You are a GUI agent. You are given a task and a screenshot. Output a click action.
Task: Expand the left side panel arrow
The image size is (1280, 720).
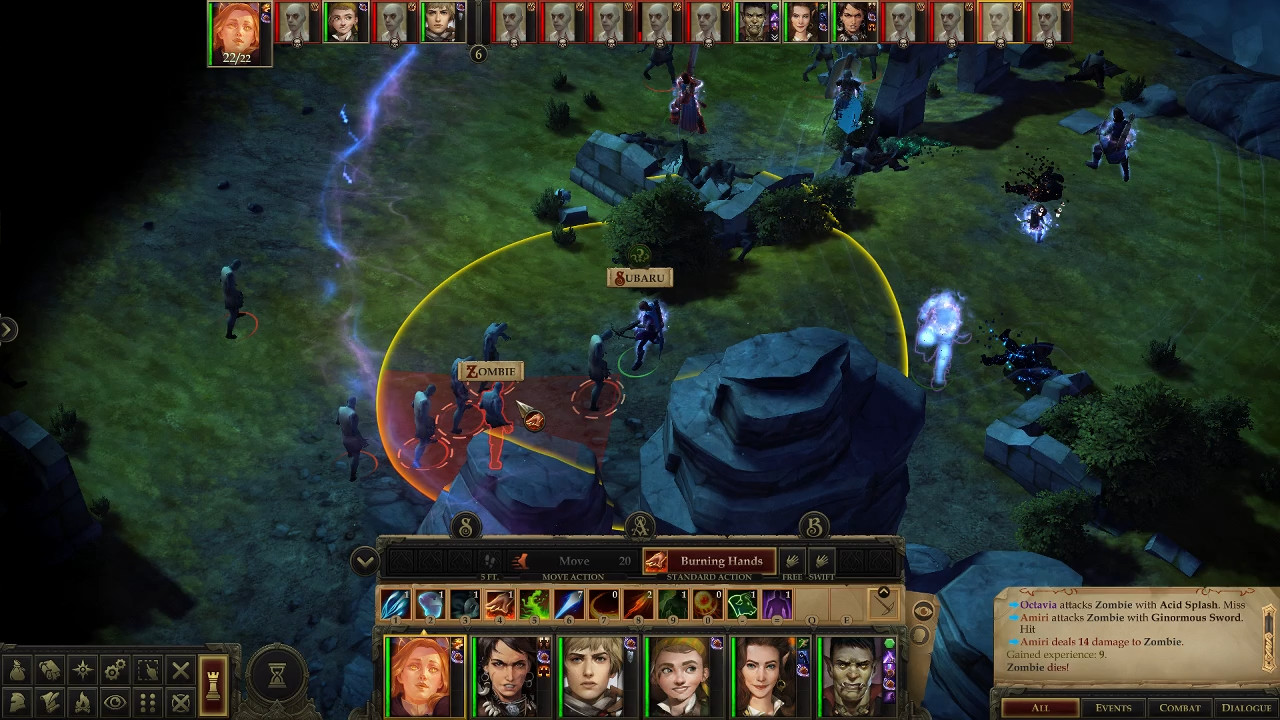8,329
